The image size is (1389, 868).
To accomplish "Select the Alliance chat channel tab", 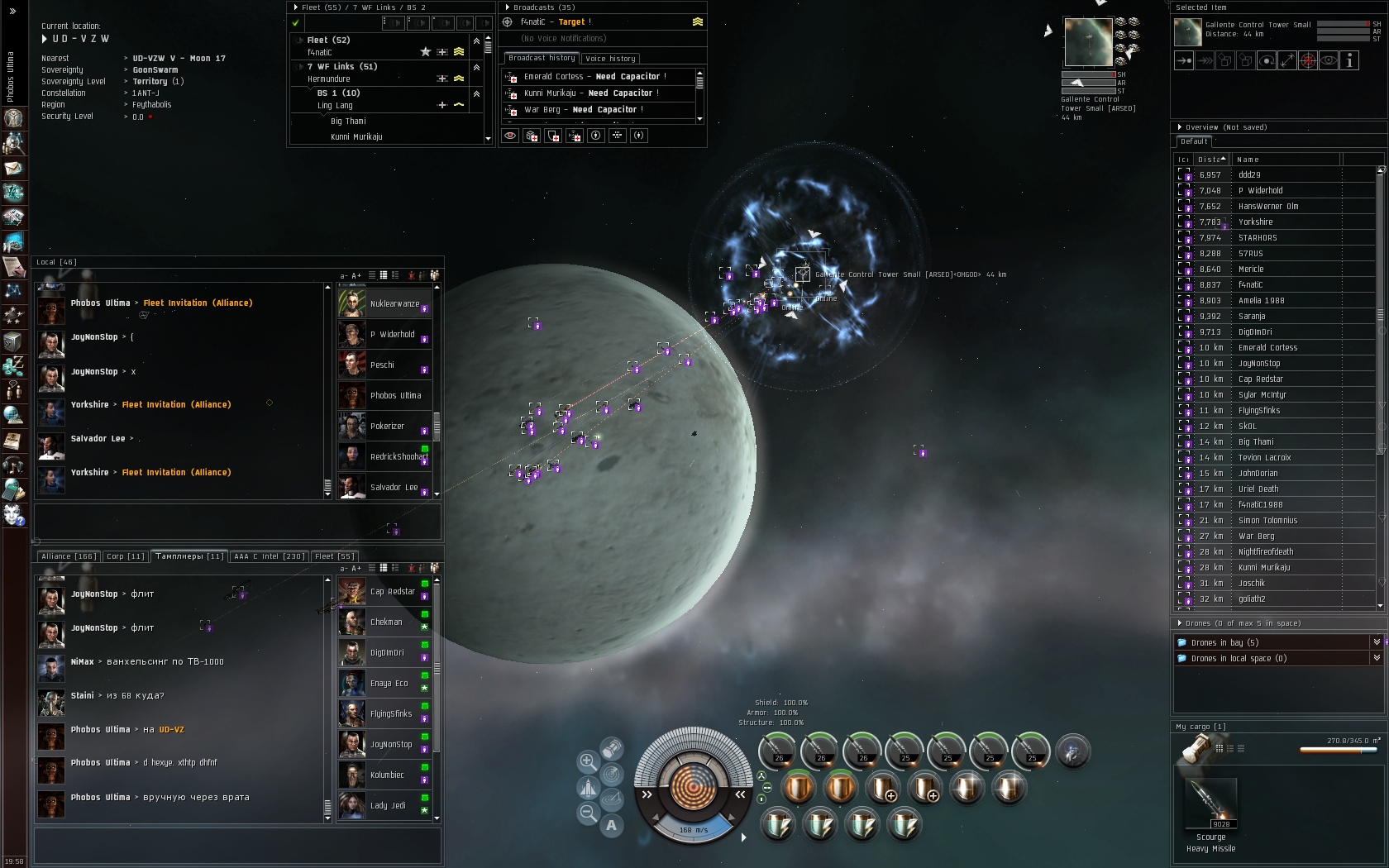I will point(69,556).
